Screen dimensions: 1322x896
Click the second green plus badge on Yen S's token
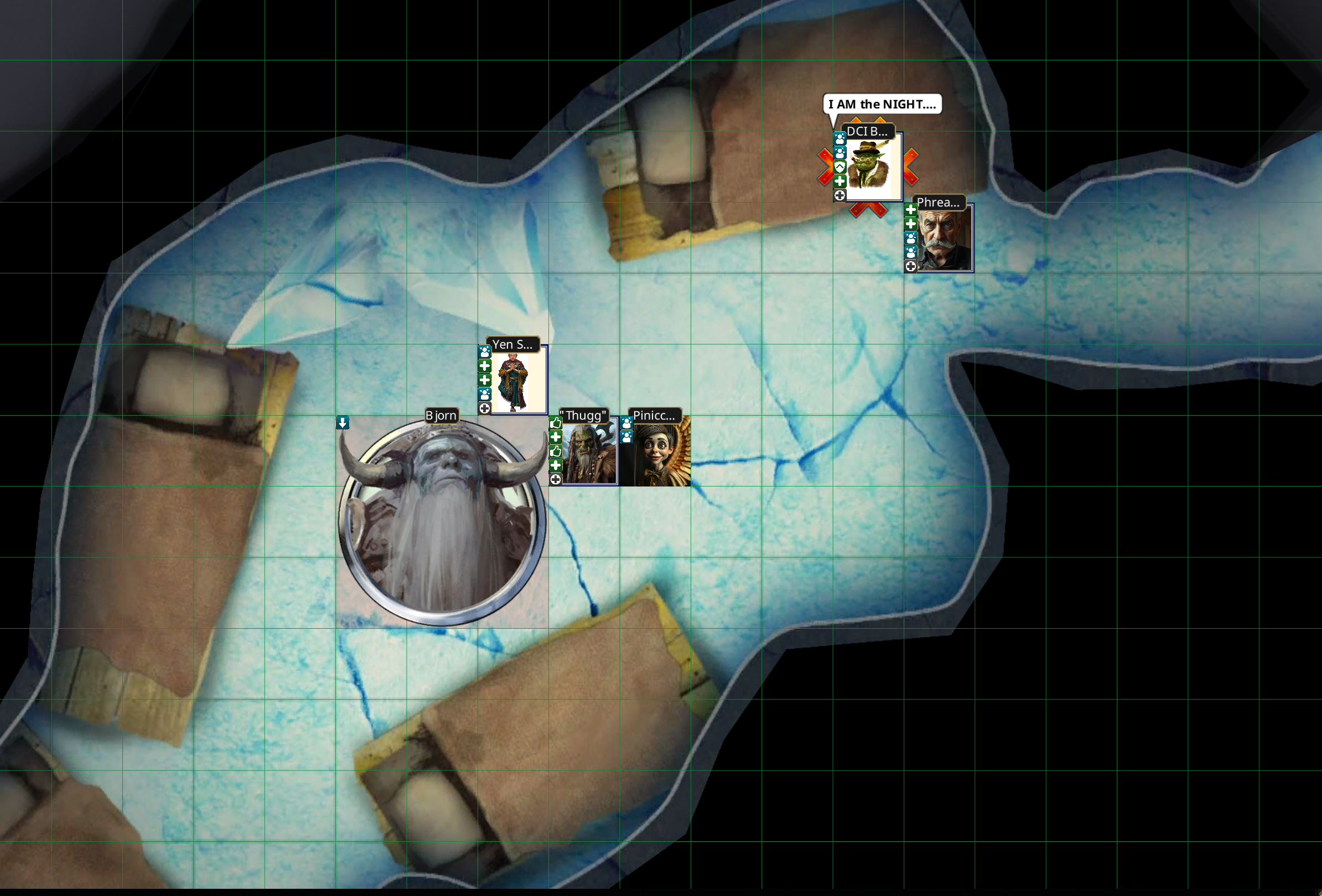click(x=485, y=381)
